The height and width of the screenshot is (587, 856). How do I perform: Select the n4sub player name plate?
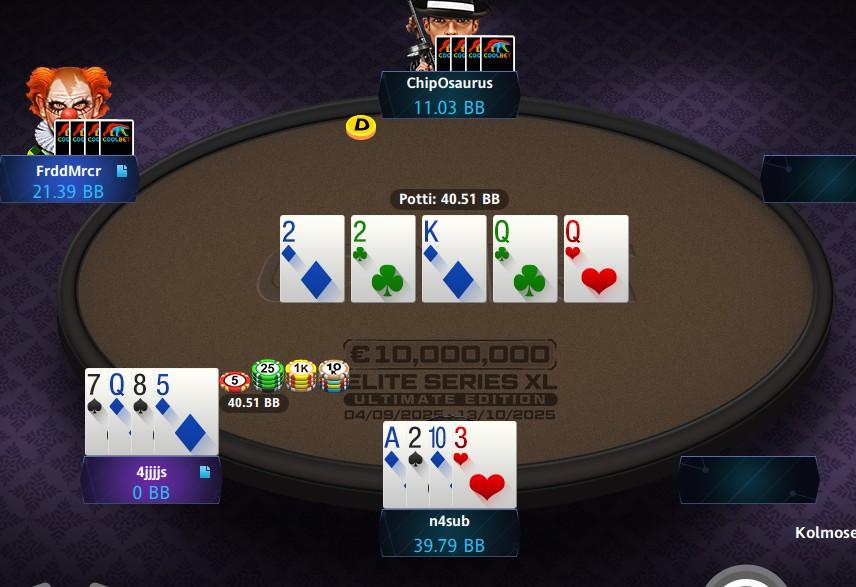coord(449,532)
